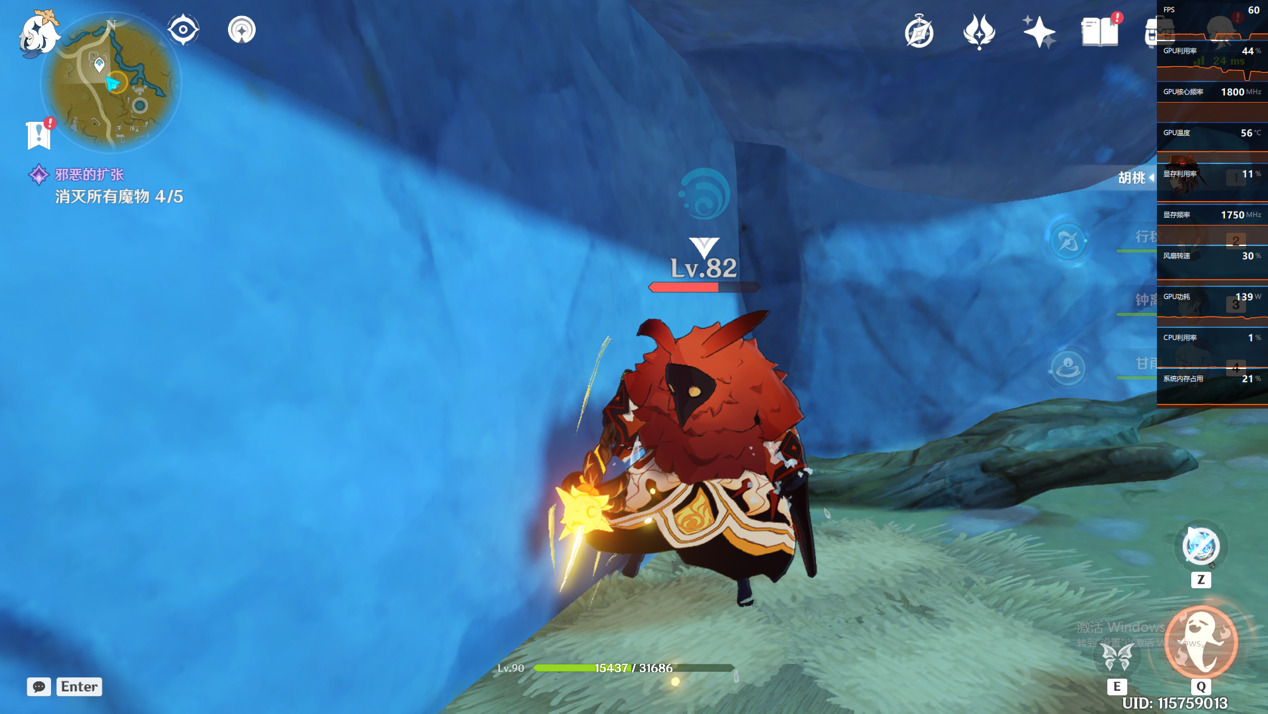This screenshot has width=1268, height=714.
Task: Open the quest log banner icon
Action: pos(39,133)
